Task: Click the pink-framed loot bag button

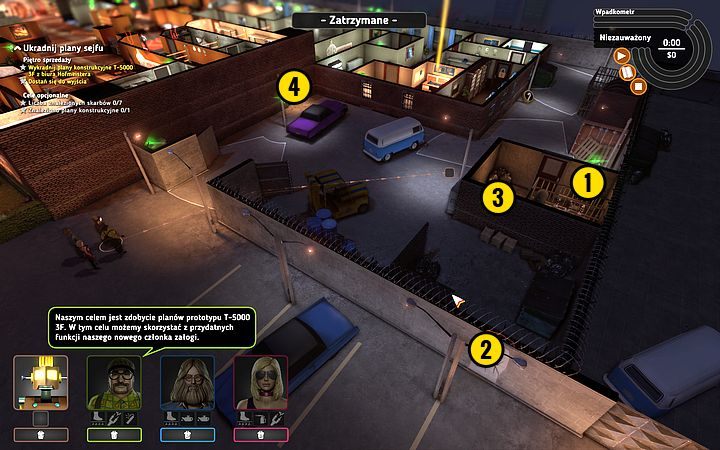Action: click(x=261, y=435)
